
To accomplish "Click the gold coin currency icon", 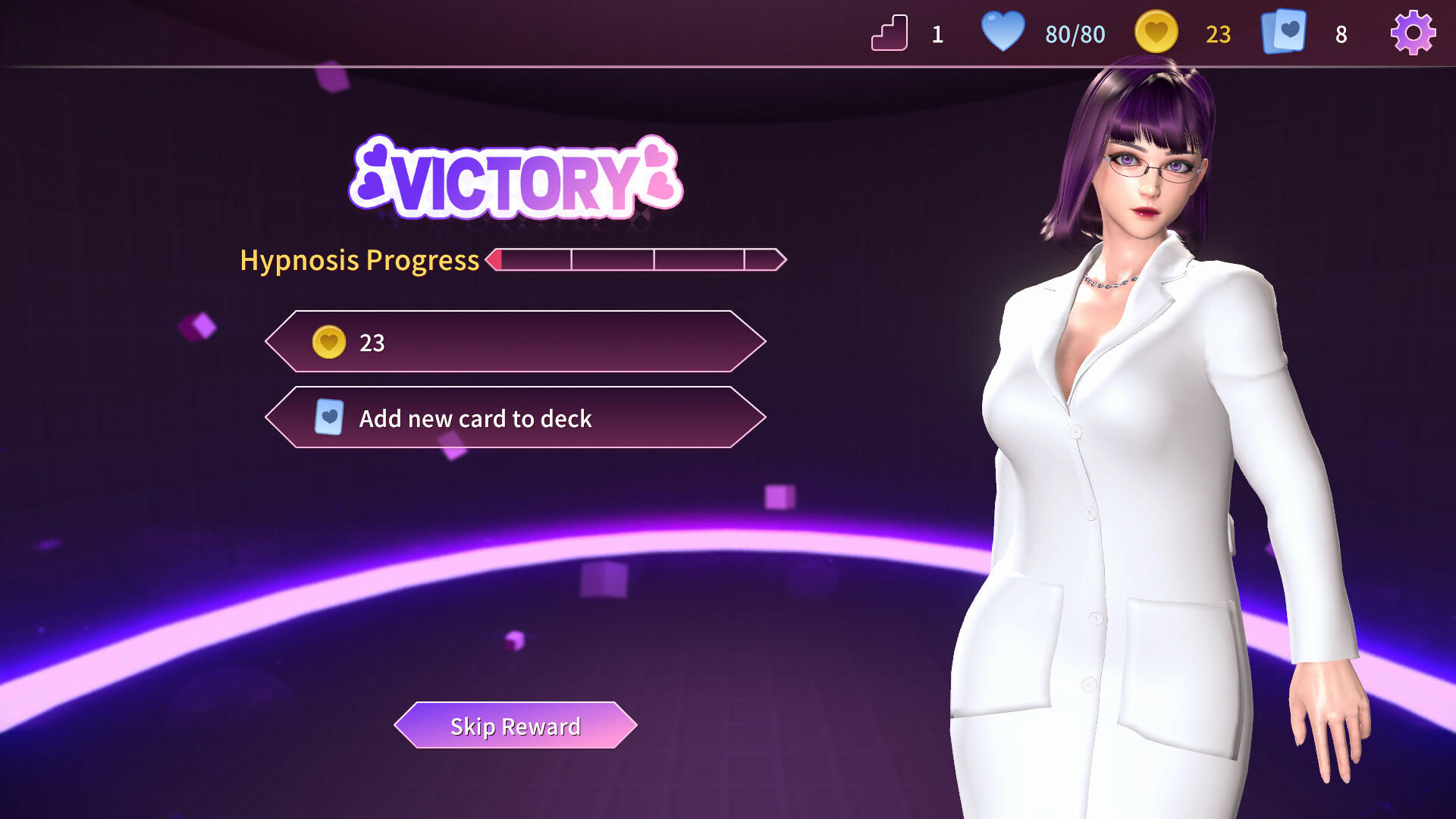I will (1156, 33).
